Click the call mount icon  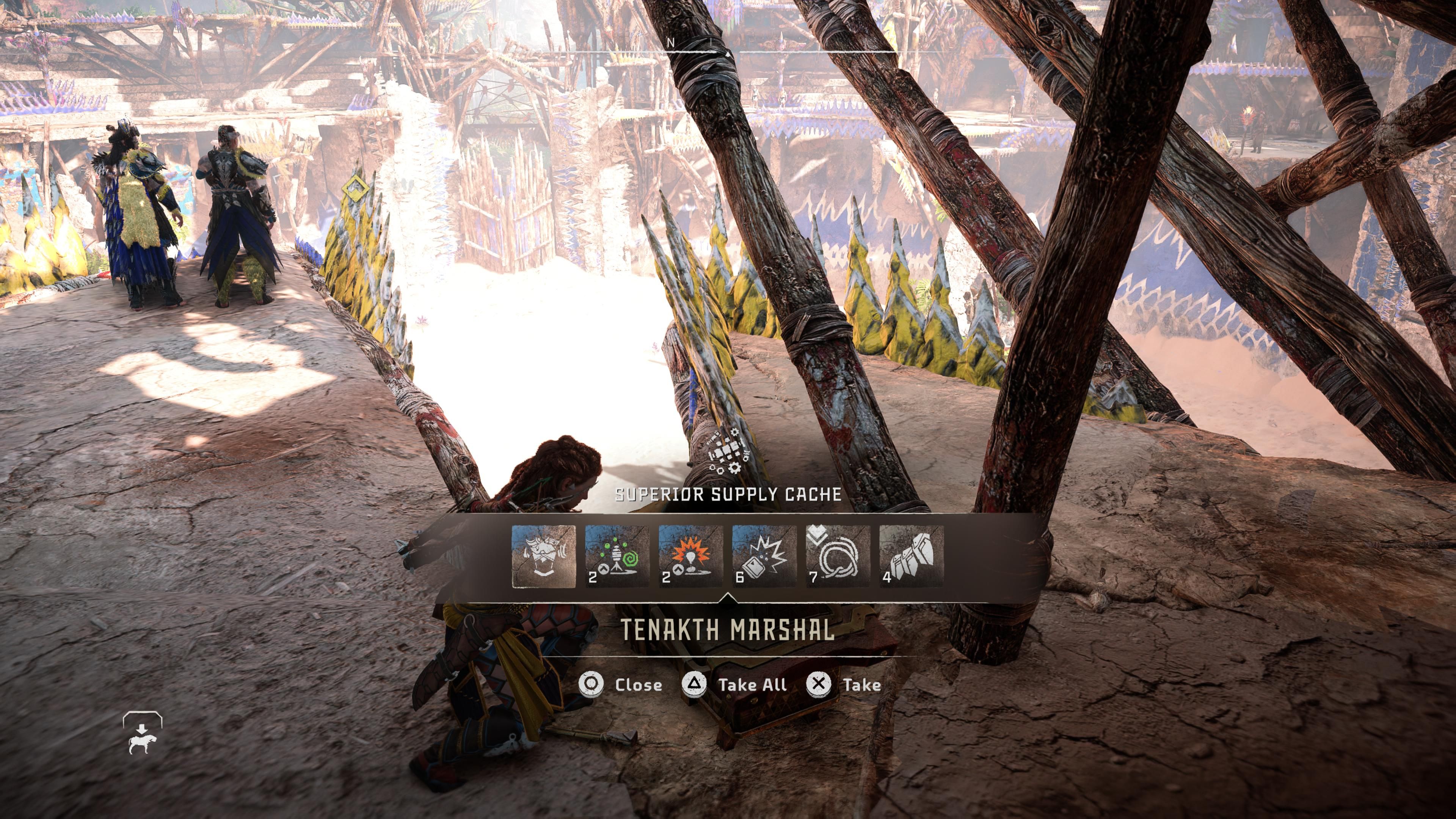(142, 734)
